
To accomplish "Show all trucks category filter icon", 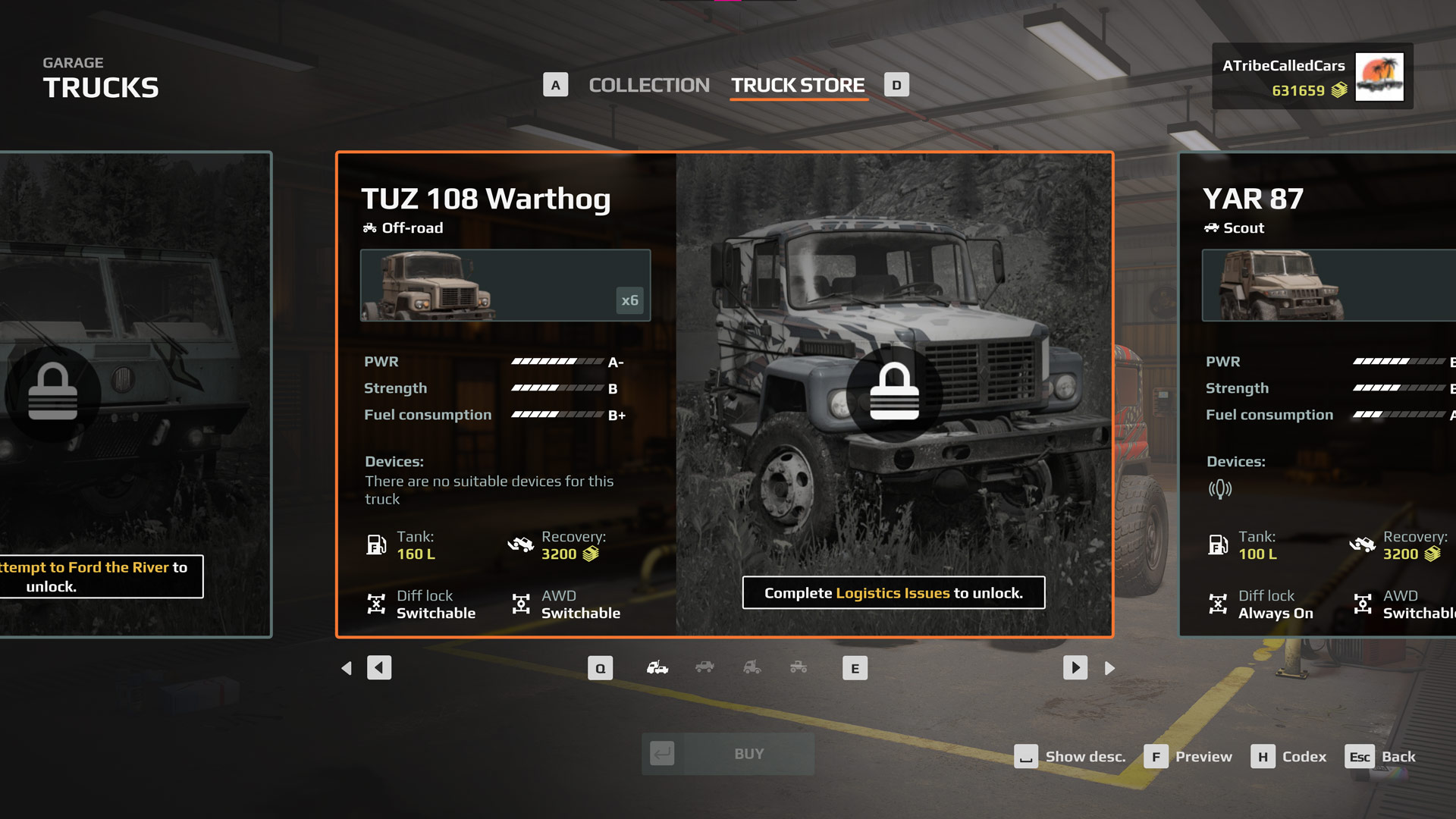I will coord(657,667).
